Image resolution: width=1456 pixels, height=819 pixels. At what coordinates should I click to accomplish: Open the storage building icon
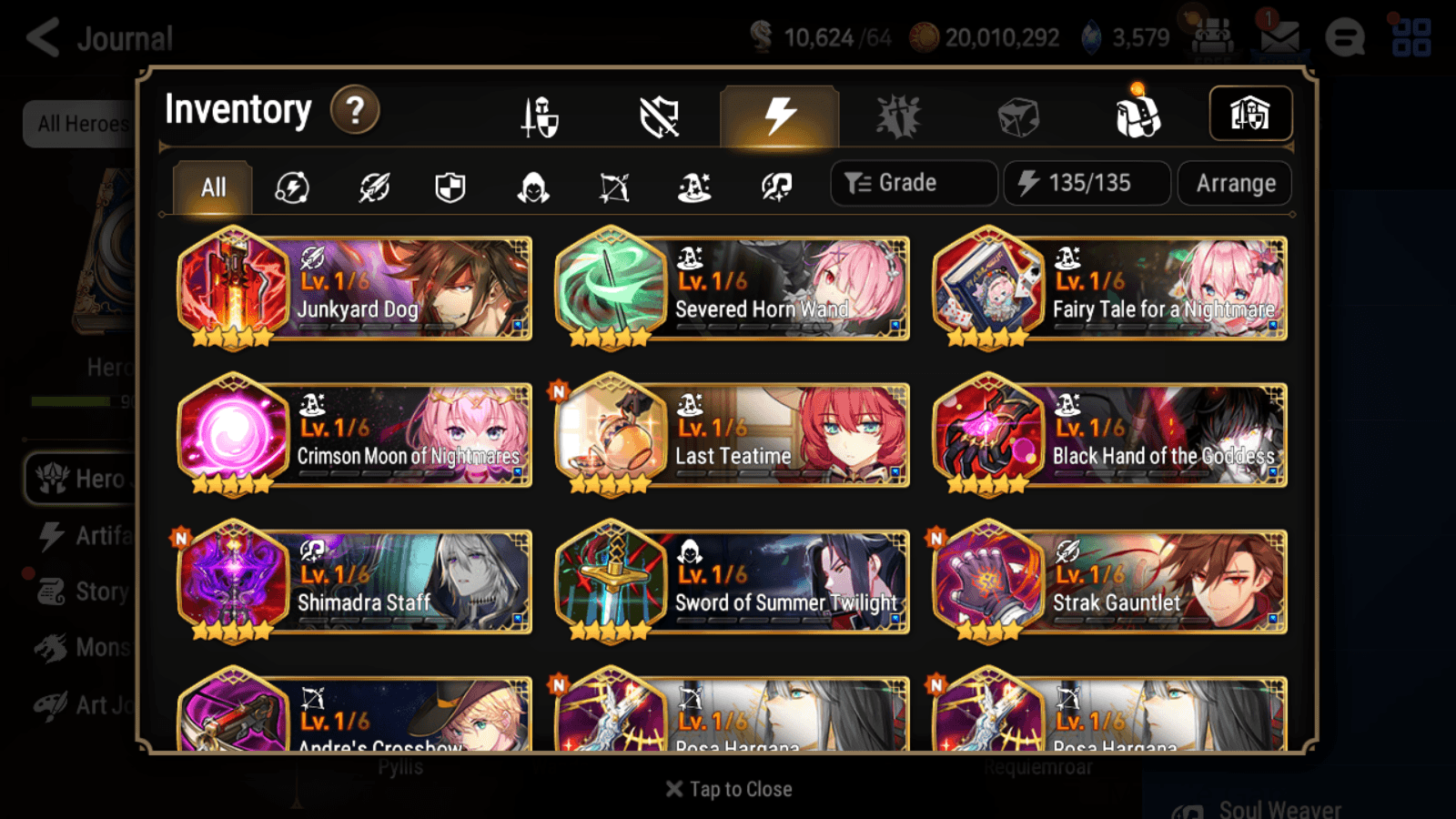pyautogui.click(x=1249, y=113)
